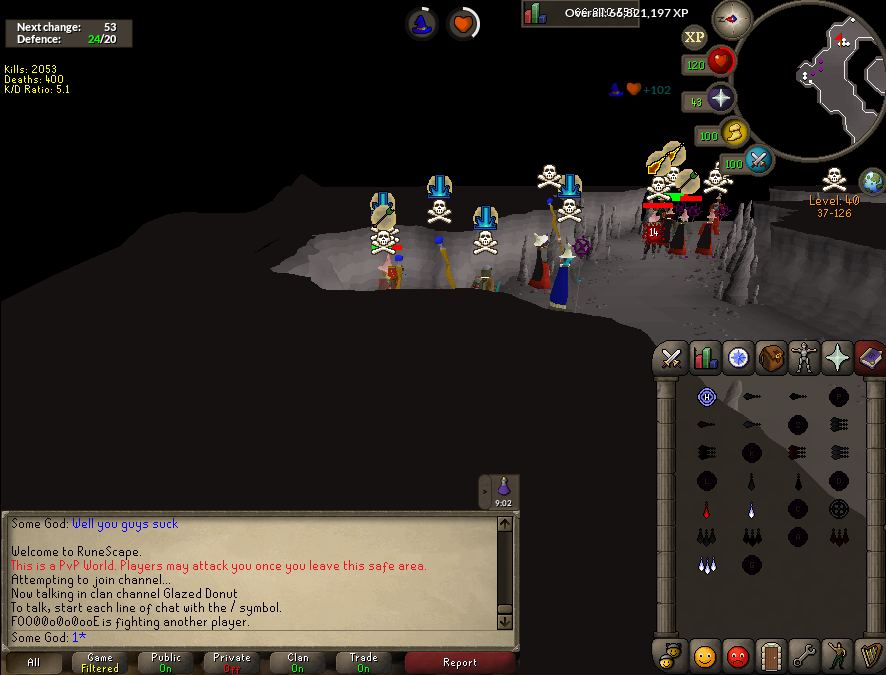Open the Combat Options tab
This screenshot has height=675, width=886.
672,357
